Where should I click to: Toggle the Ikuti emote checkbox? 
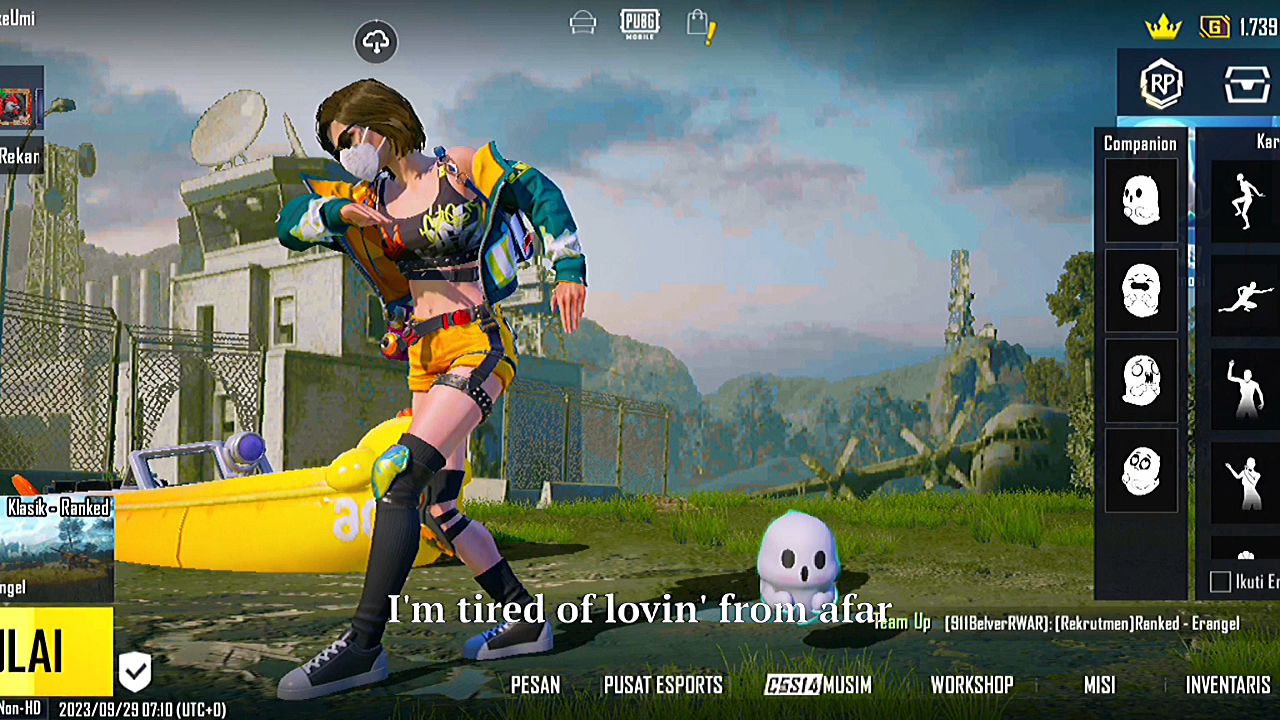[x=1220, y=582]
